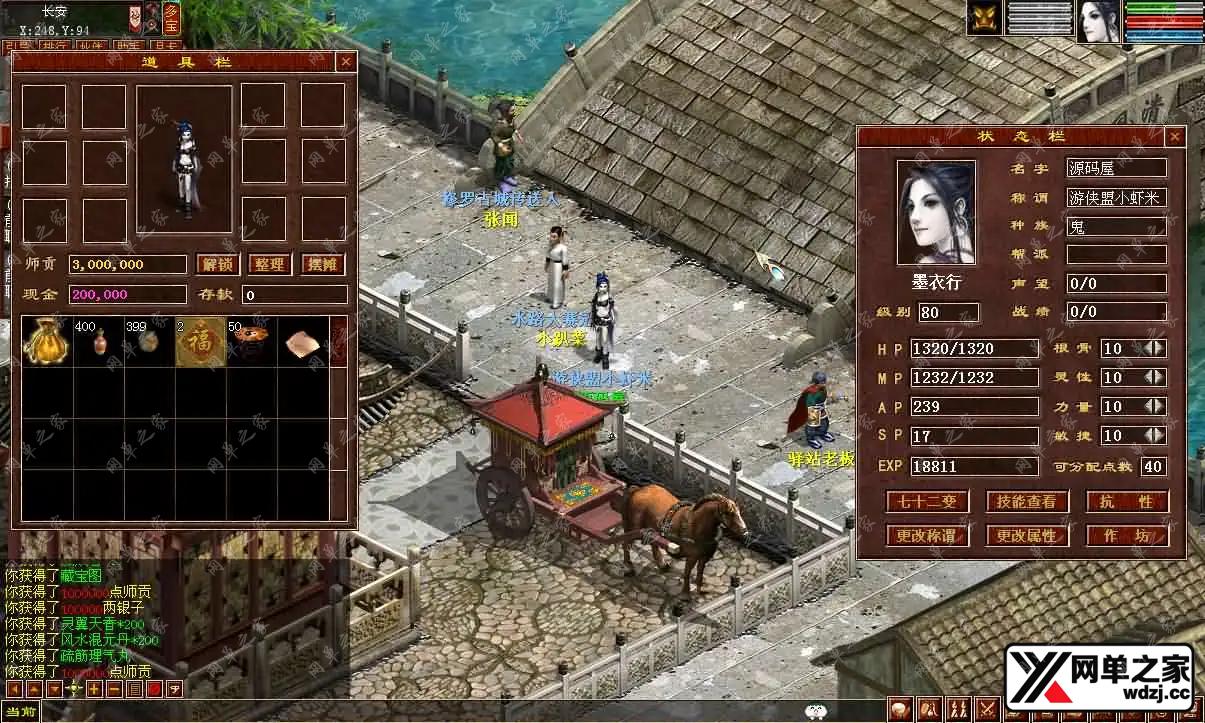
Task: Close the 状态栏 status window
Action: coord(1175,137)
